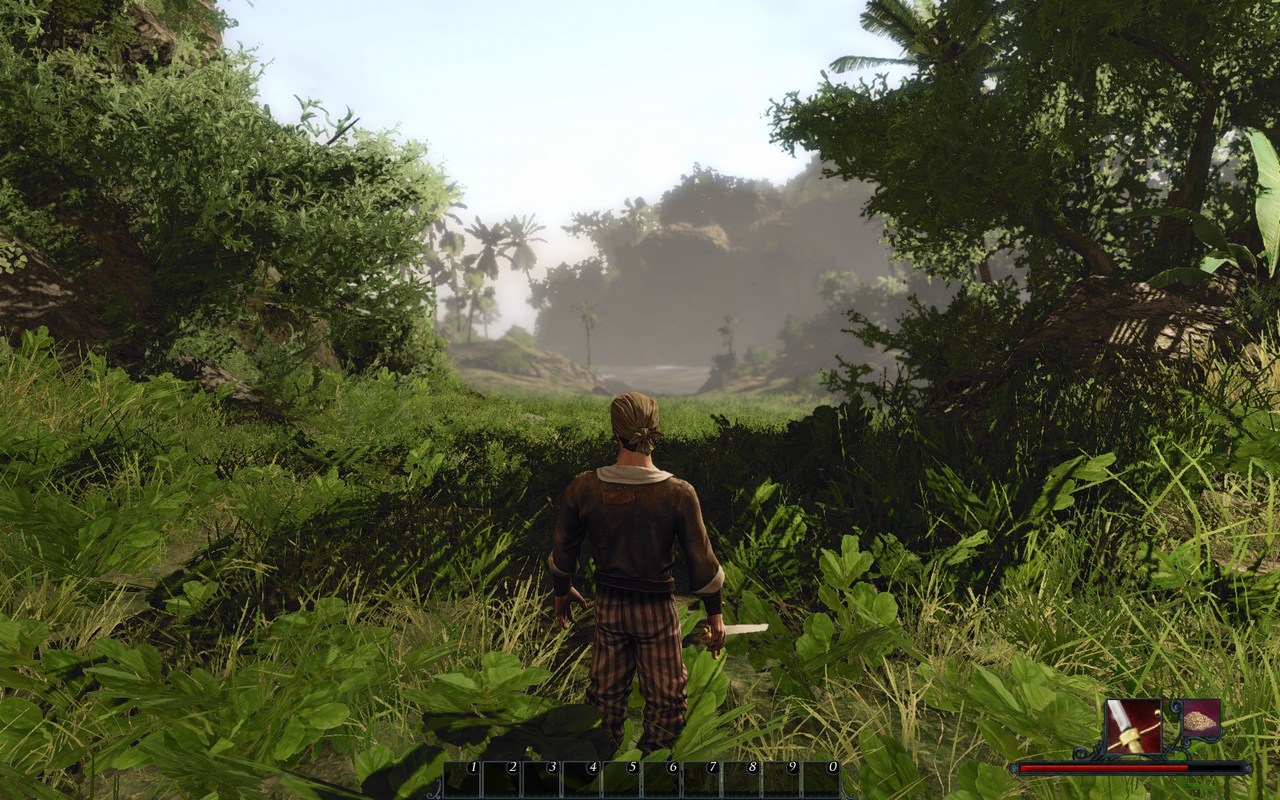The image size is (1280, 800).
Task: Click quick slot labeled 3
Action: pos(542,780)
